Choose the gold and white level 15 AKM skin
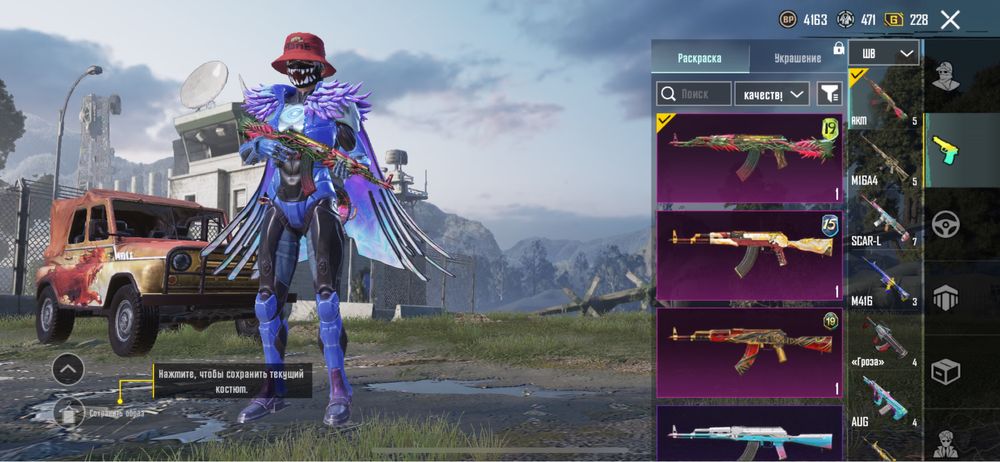Viewport: 1000px width, 462px height. click(749, 254)
